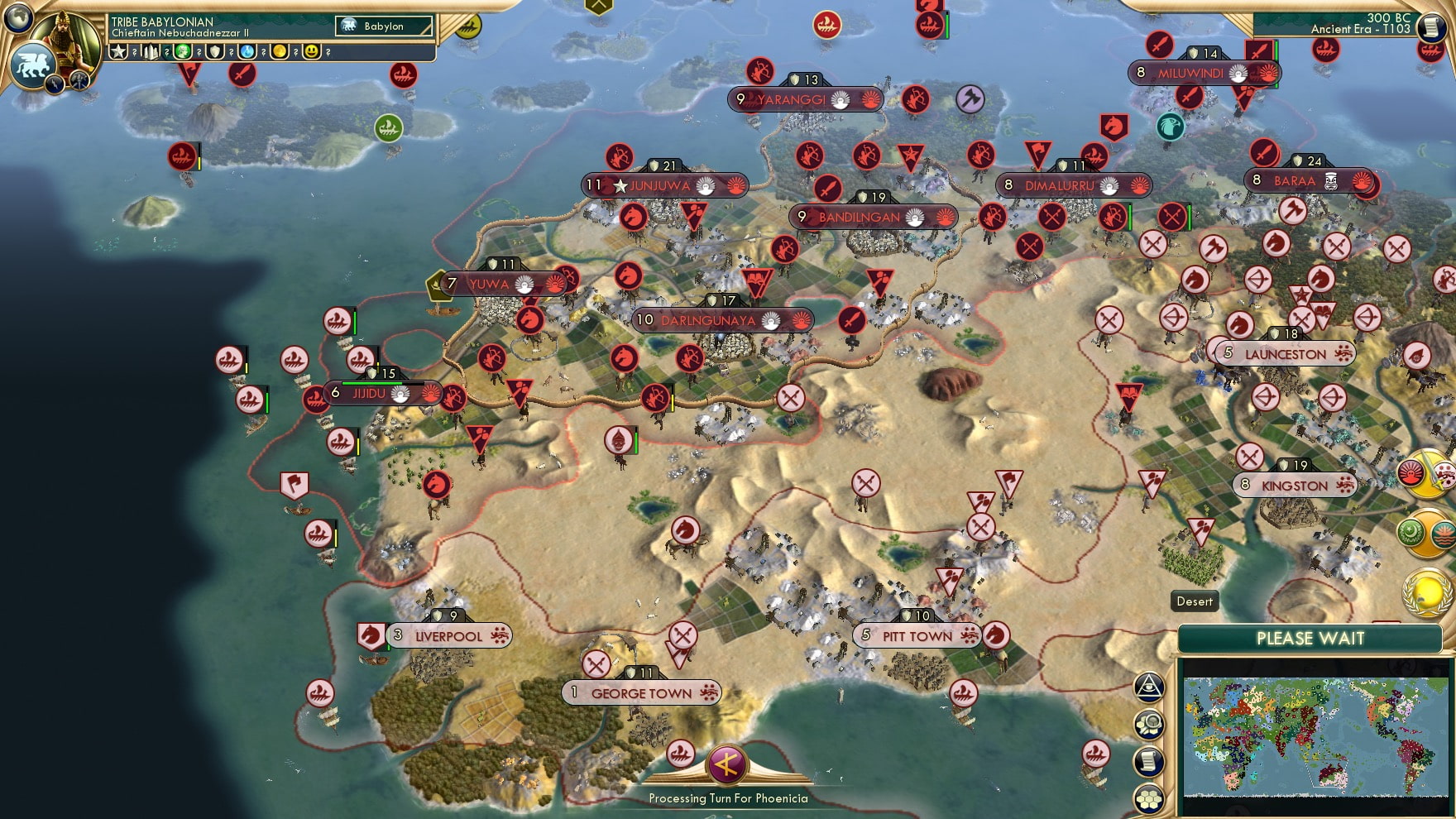The image size is (1456, 819).
Task: Click the happiness smiley icon in the status bar
Action: (312, 52)
